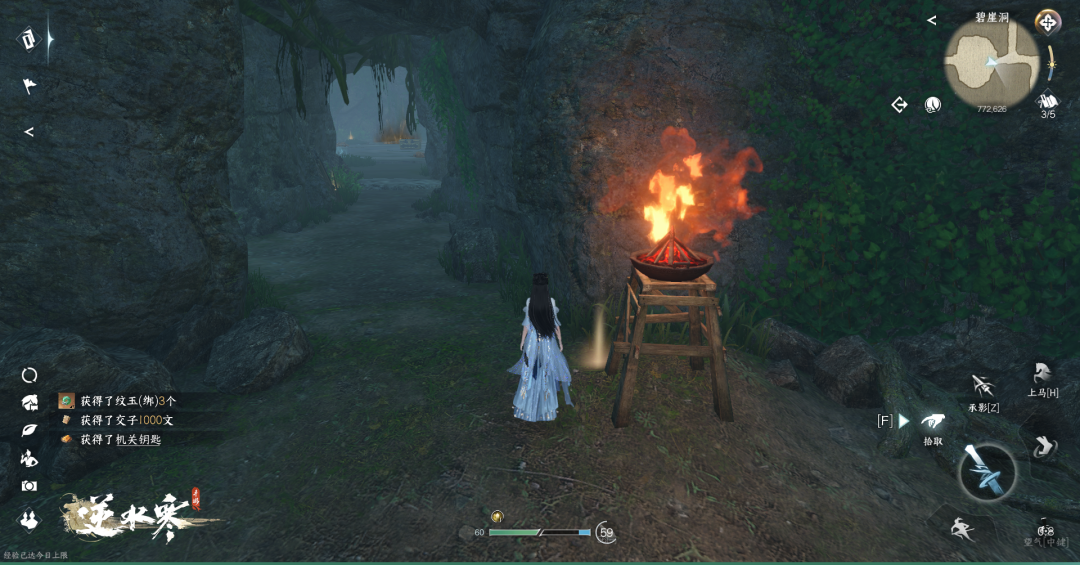Expand the left panel arrow button
This screenshot has width=1080, height=565.
point(29,132)
